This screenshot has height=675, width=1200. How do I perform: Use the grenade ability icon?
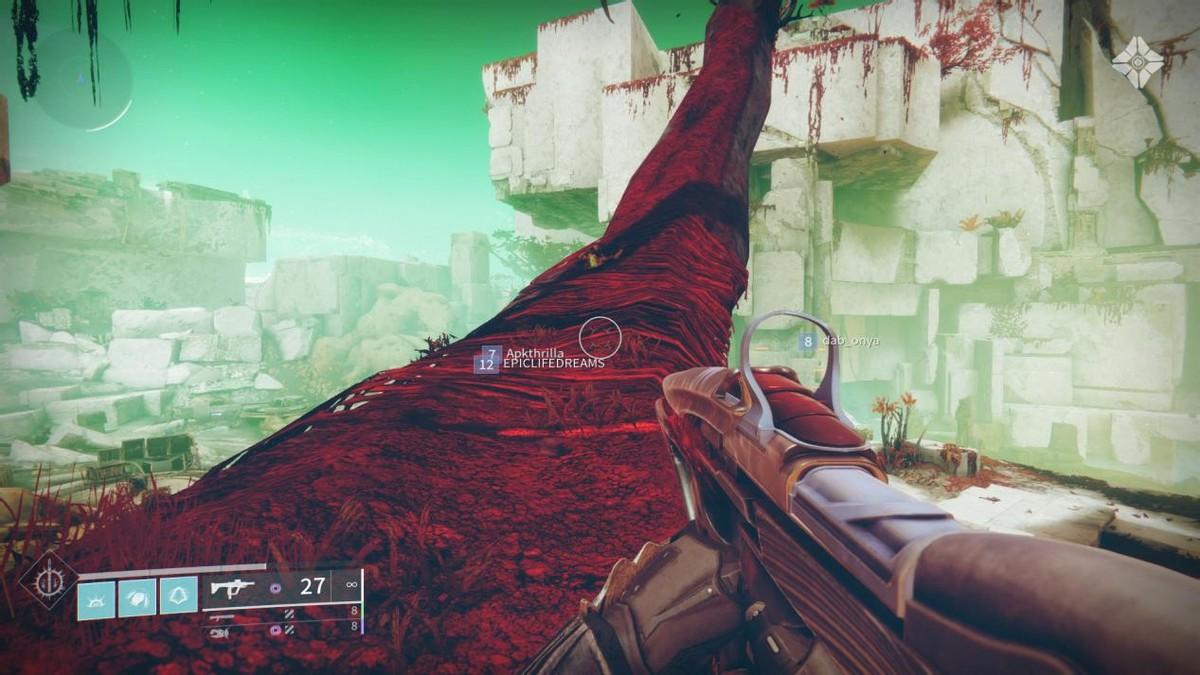(x=97, y=598)
